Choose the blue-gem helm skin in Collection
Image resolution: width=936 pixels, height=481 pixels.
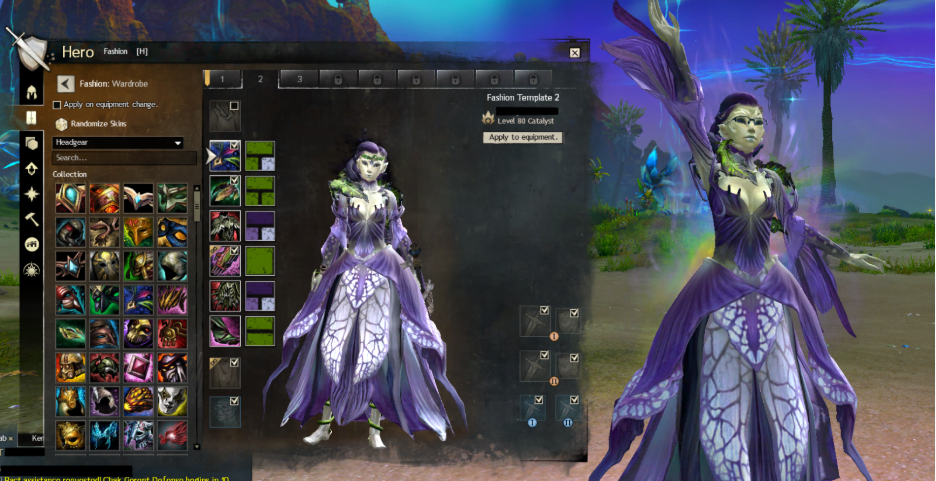pyautogui.click(x=71, y=197)
